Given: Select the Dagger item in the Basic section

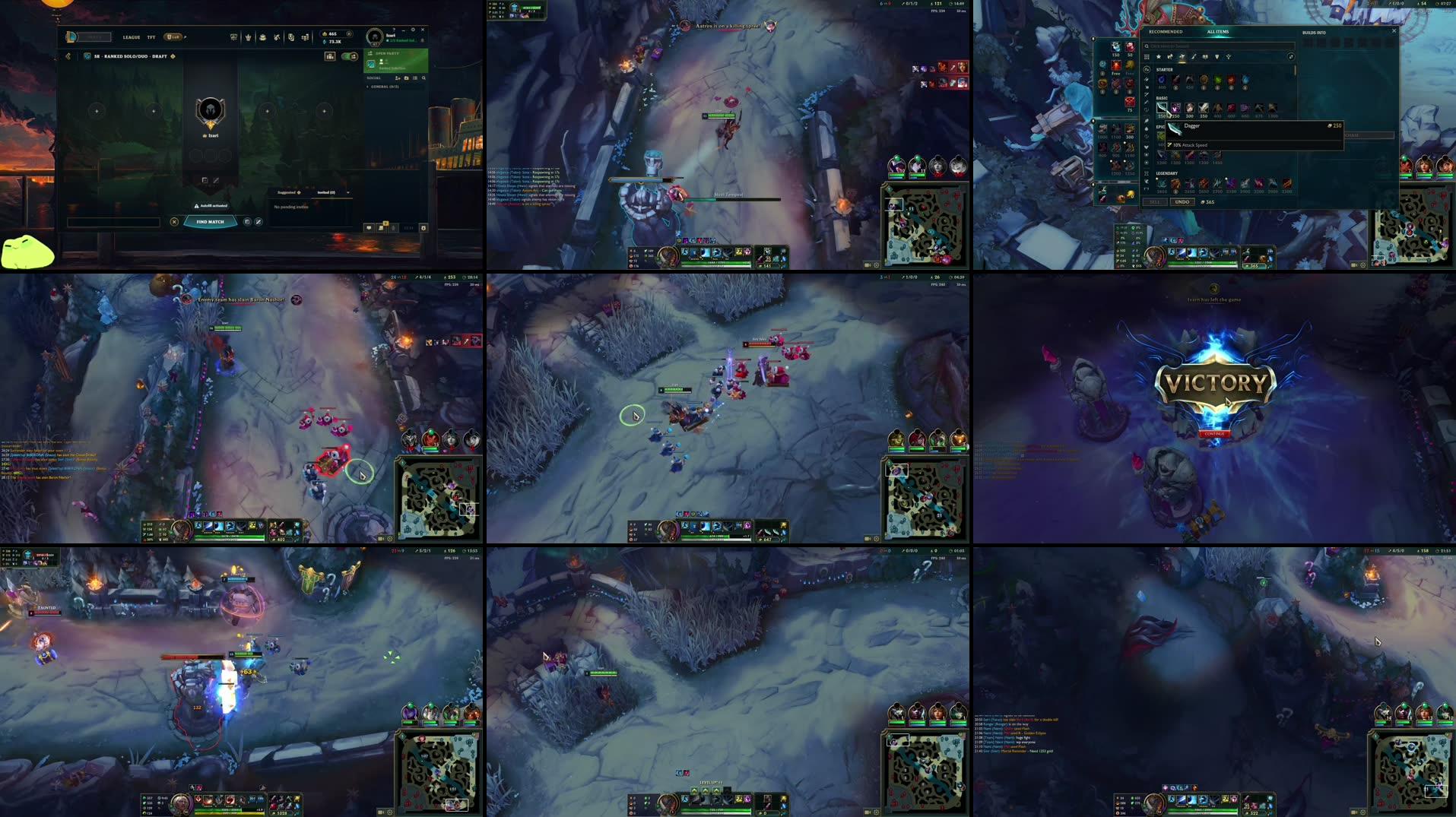Looking at the screenshot, I should coord(1161,108).
